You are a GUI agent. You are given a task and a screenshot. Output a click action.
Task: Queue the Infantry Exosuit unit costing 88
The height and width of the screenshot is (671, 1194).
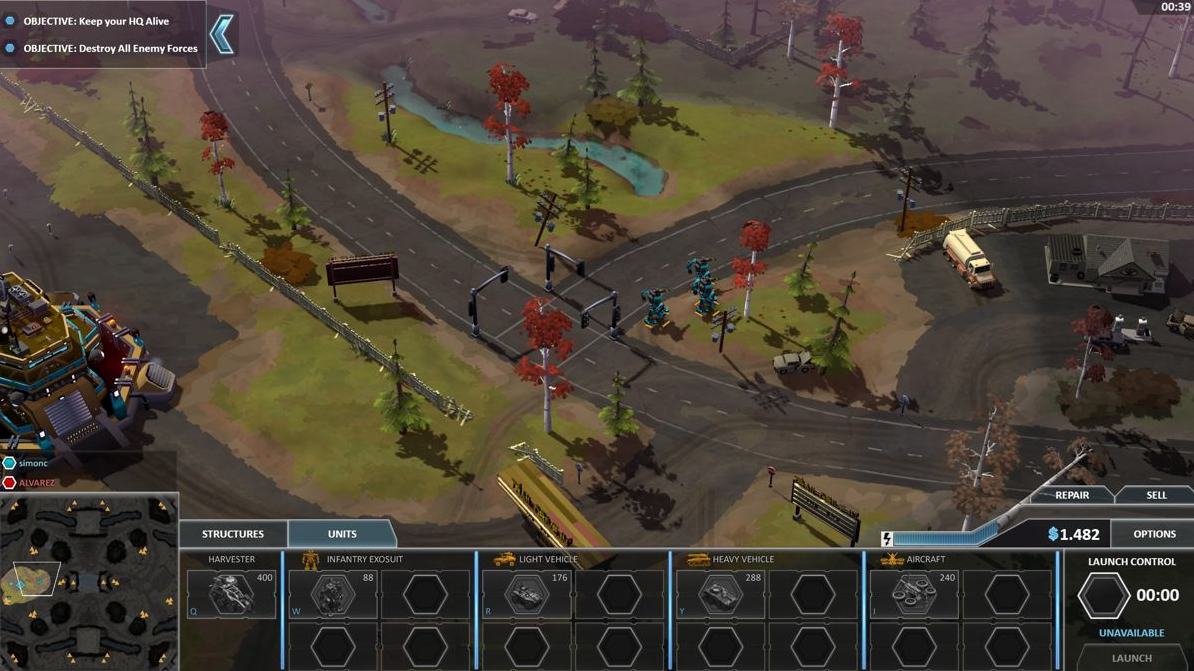(332, 594)
